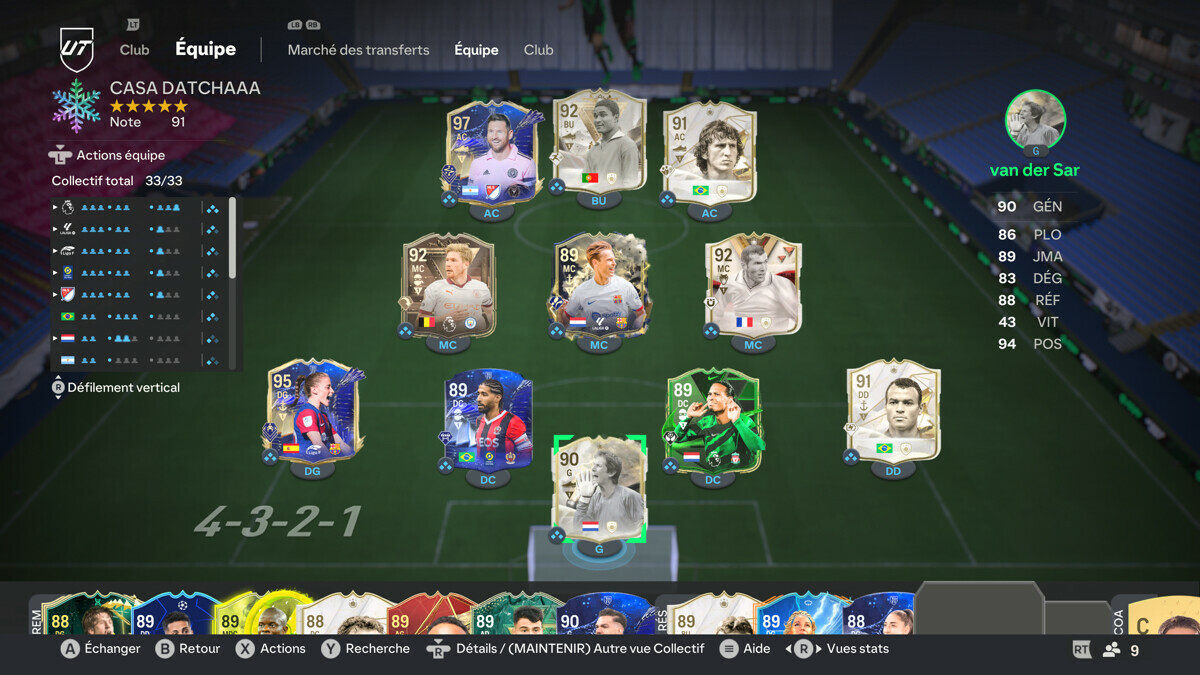The width and height of the screenshot is (1200, 675).
Task: Select the 91-rated Brazilian AC card
Action: 709,151
